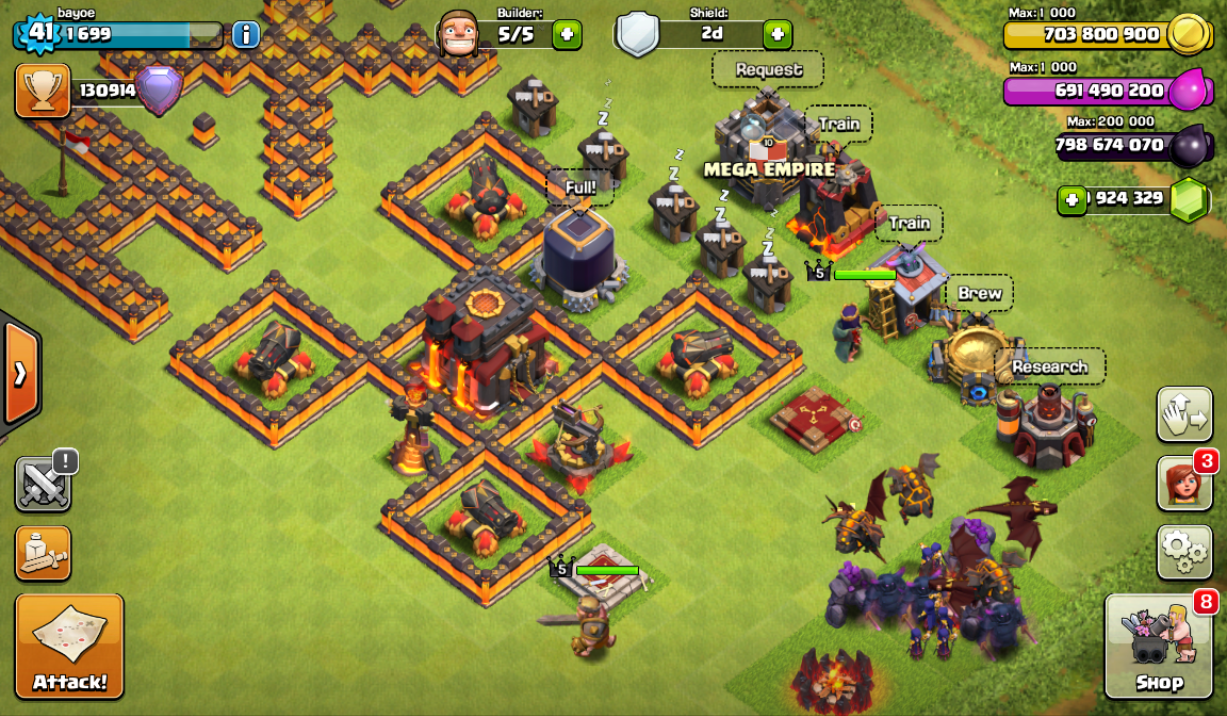Open crossed swords battle log
This screenshot has height=716, width=1227.
tap(43, 484)
